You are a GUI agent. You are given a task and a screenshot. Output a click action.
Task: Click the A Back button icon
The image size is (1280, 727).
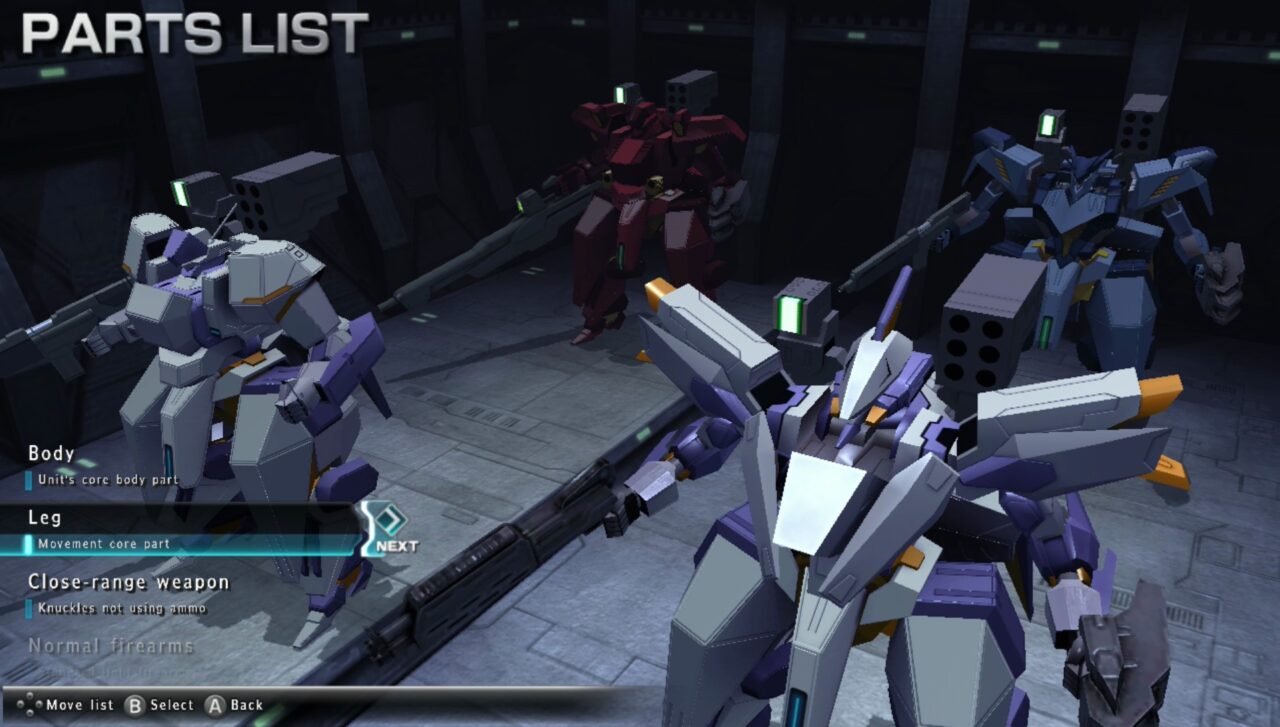click(216, 705)
